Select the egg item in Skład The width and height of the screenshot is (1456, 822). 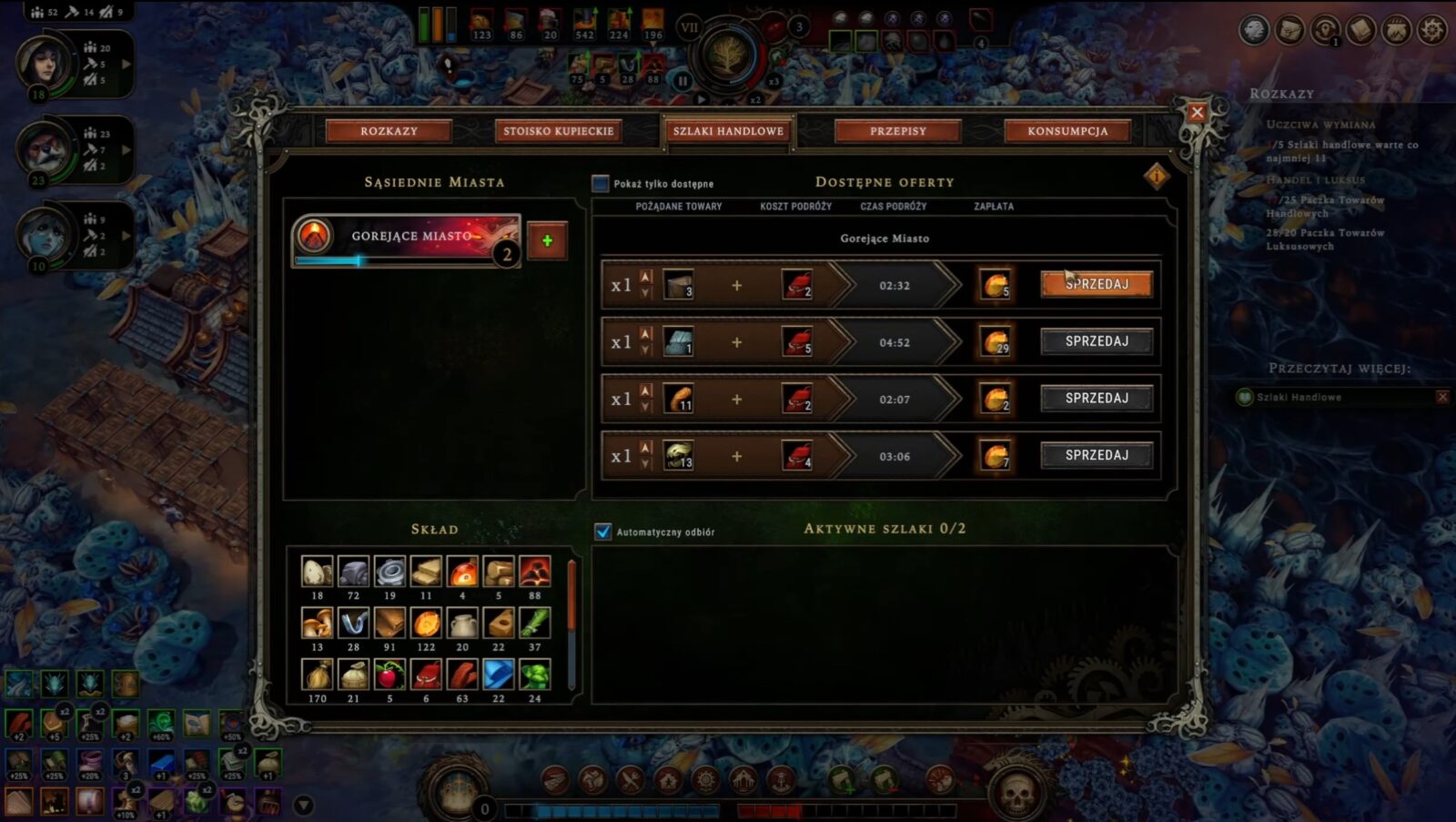pyautogui.click(x=317, y=572)
